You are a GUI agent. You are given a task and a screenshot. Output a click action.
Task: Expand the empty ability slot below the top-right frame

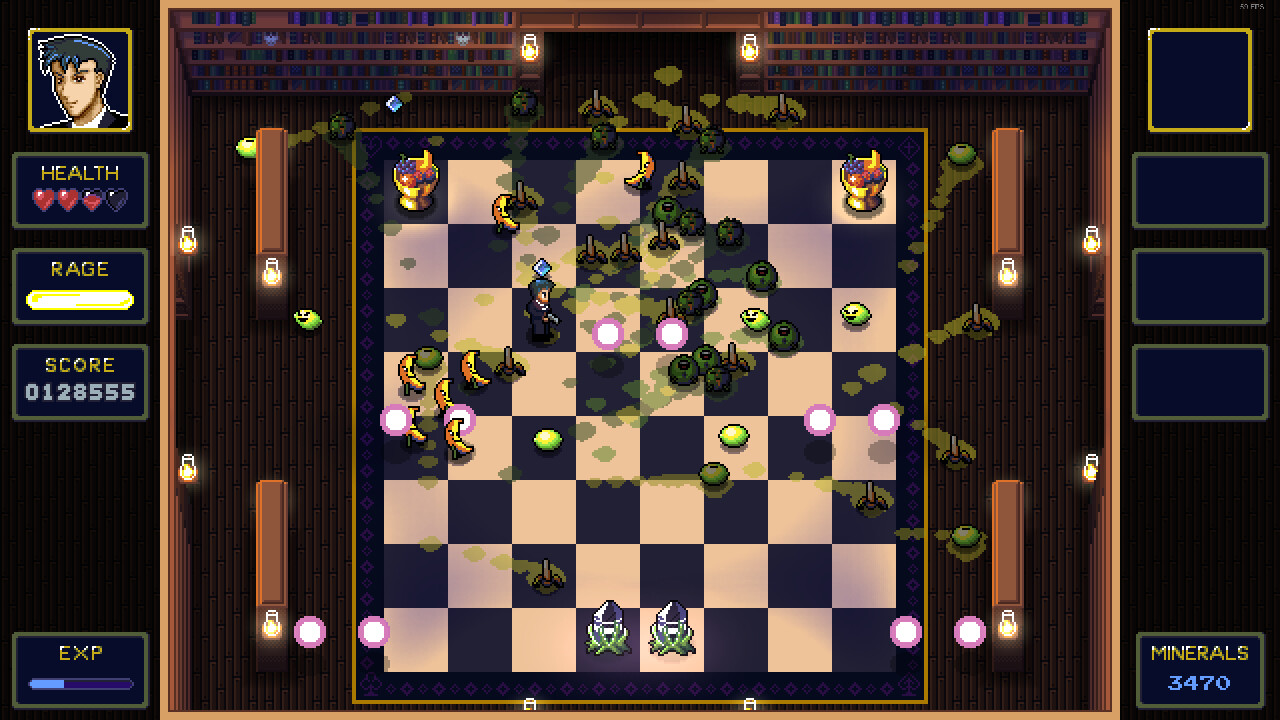1200,193
